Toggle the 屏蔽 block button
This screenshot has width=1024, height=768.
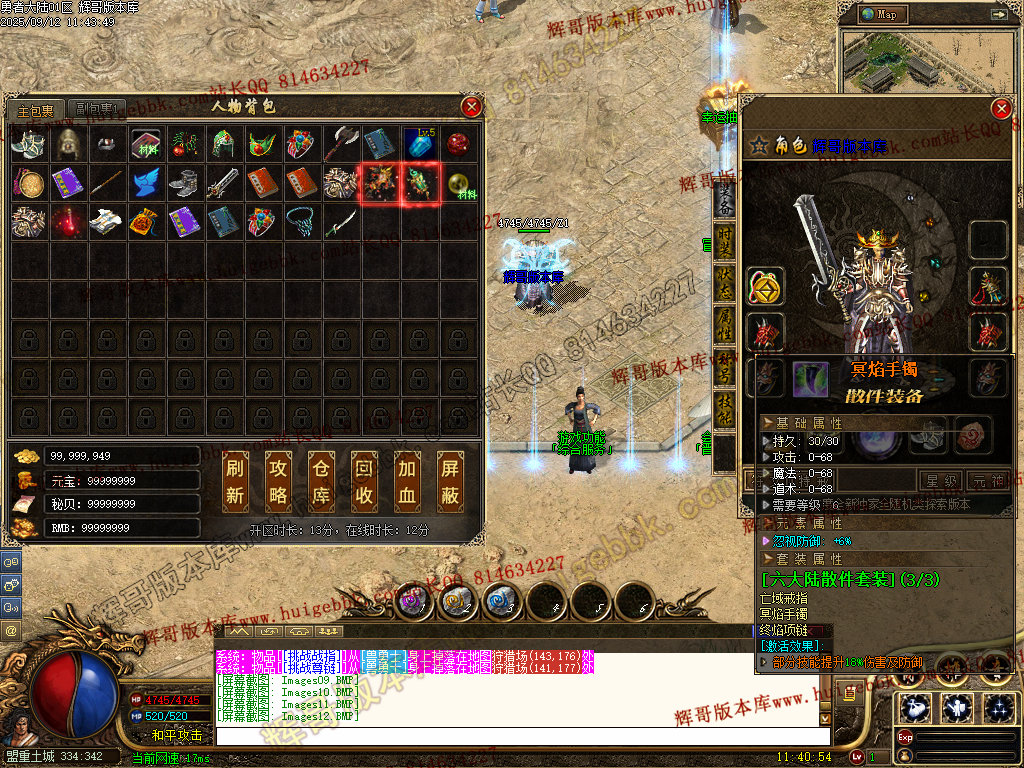click(450, 481)
